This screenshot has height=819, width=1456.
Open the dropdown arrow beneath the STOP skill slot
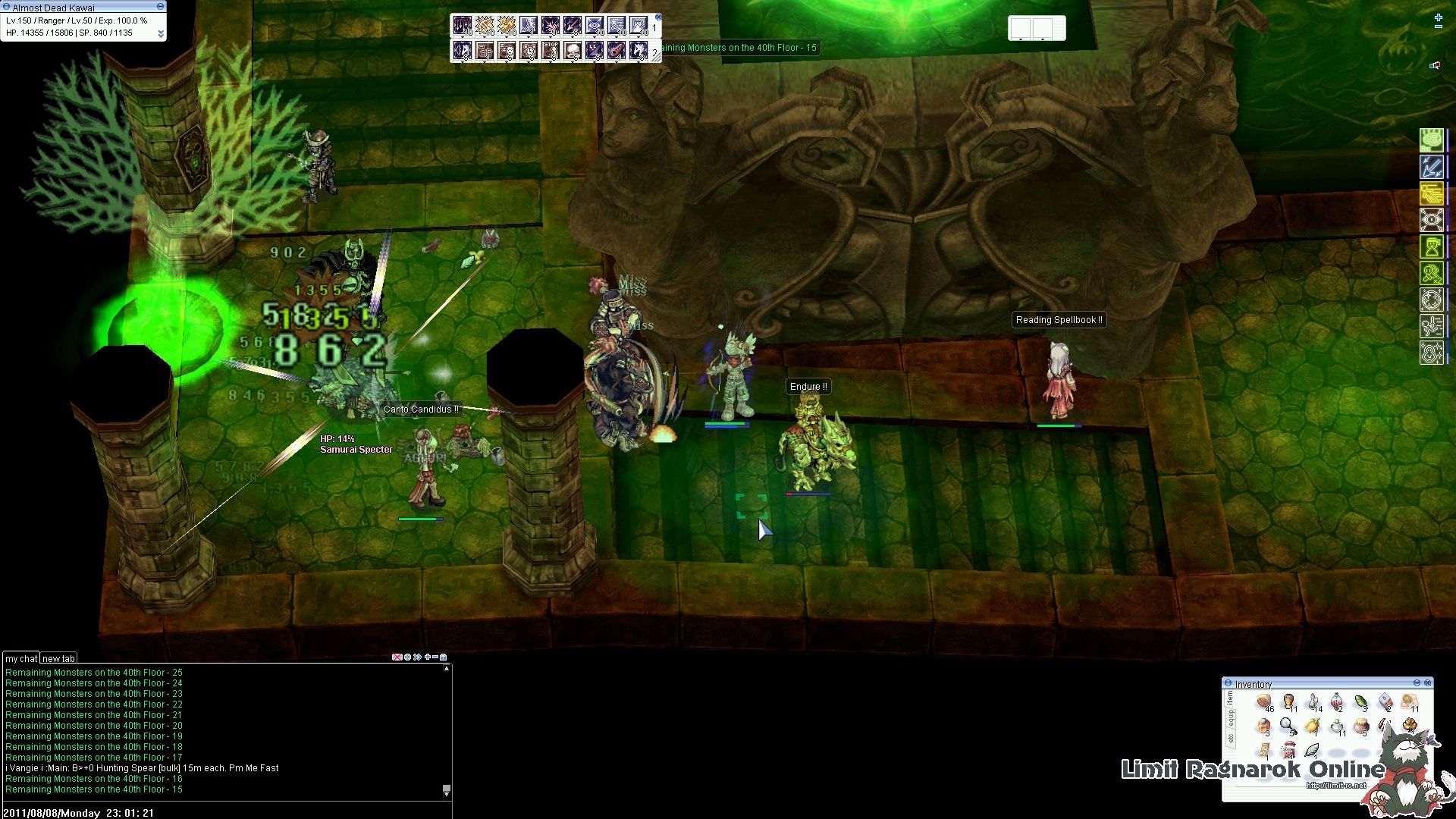tap(550, 64)
